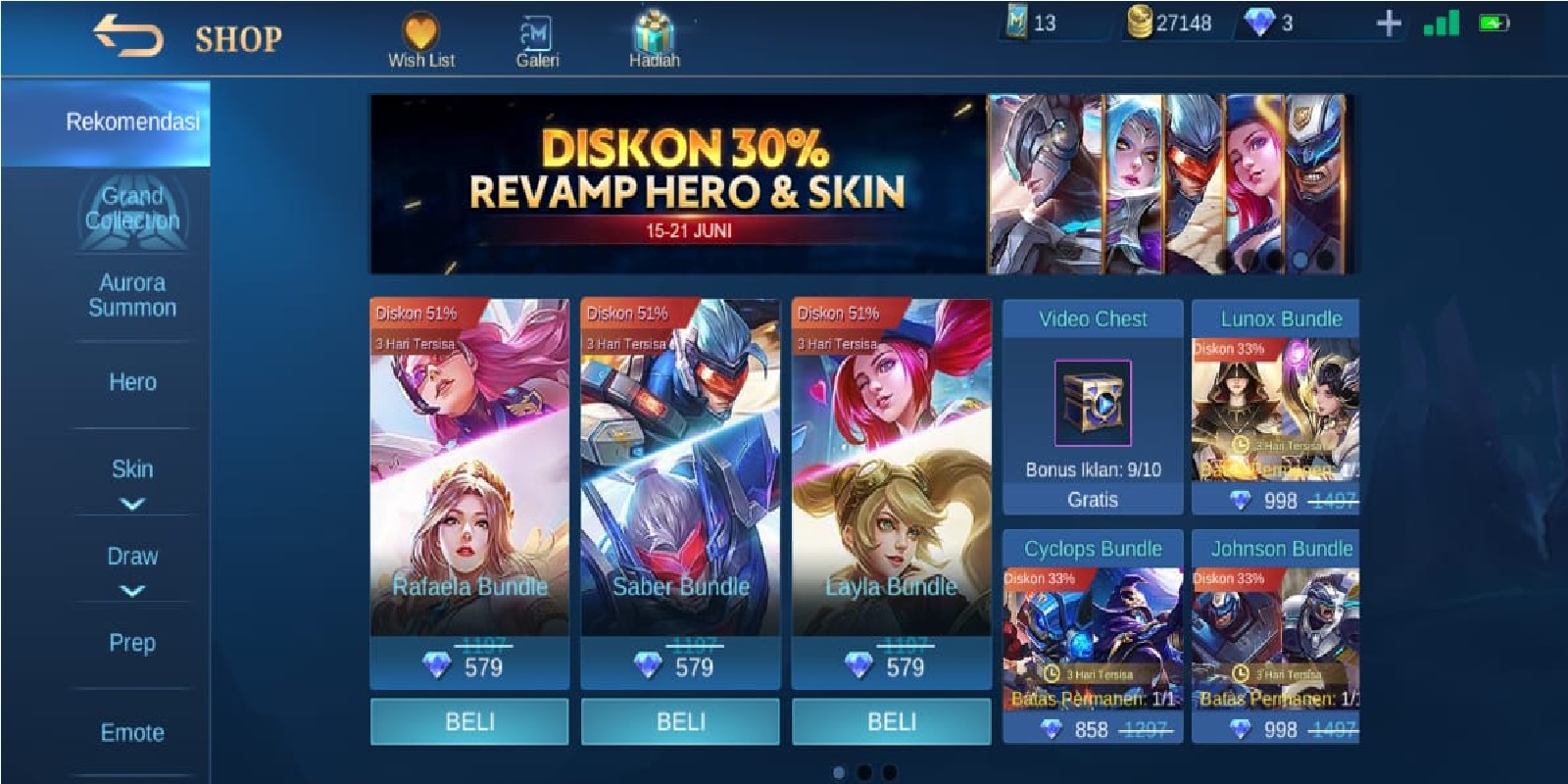Open the Emote shop section
This screenshot has width=1568, height=784.
click(131, 731)
